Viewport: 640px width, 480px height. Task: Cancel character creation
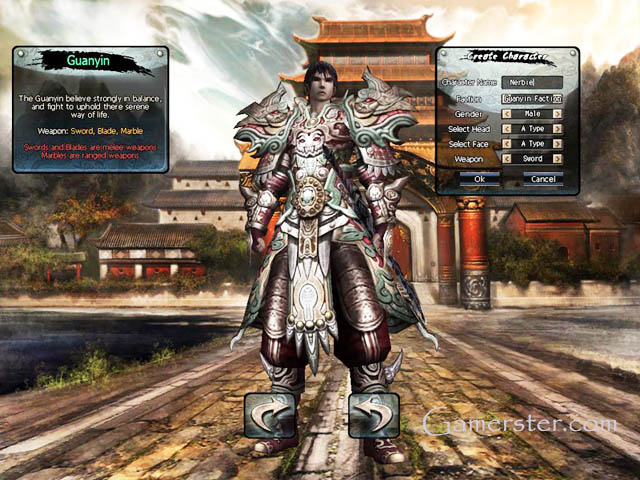click(x=543, y=178)
